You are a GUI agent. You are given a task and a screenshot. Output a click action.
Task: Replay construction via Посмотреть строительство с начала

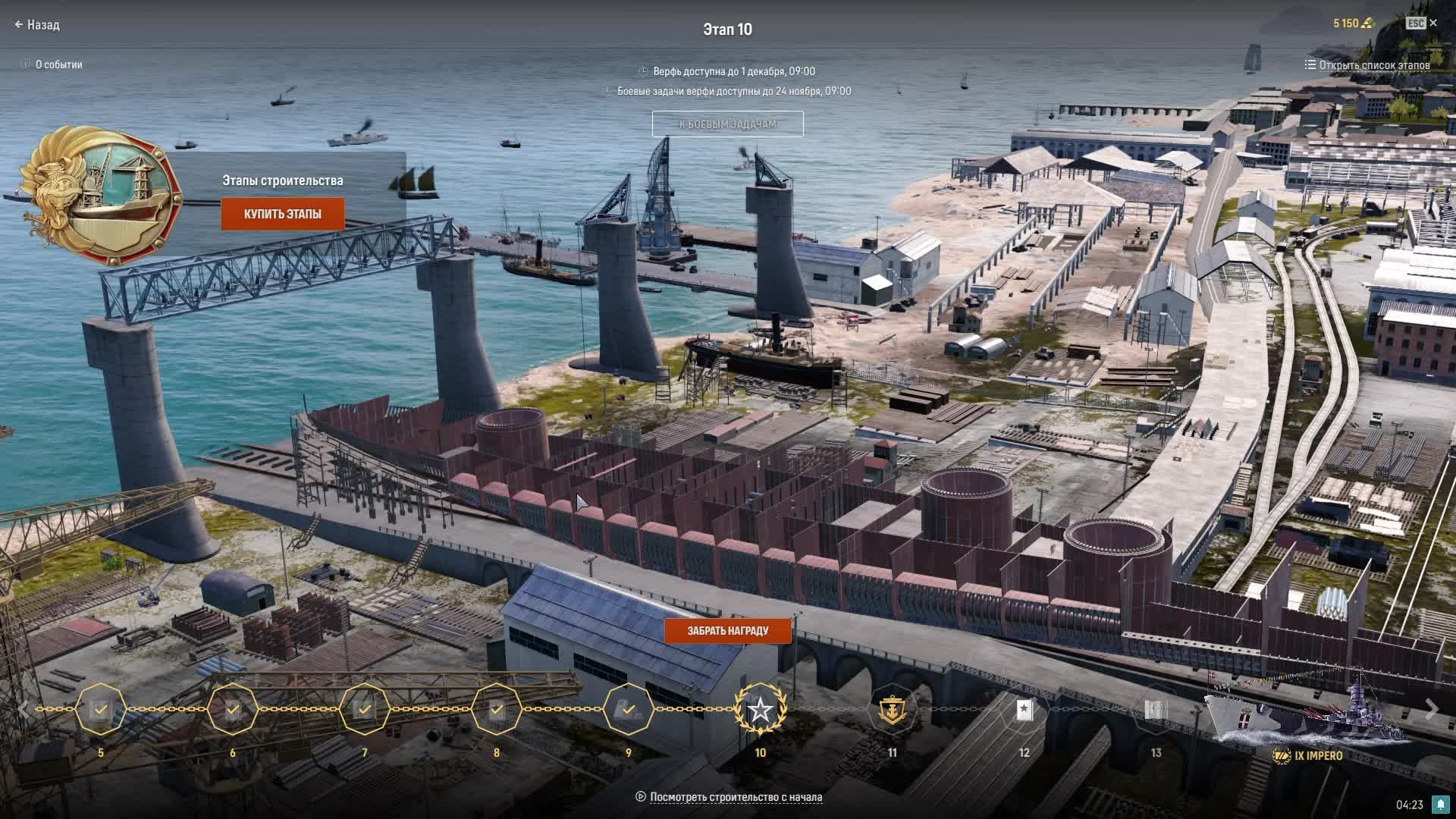[x=735, y=797]
